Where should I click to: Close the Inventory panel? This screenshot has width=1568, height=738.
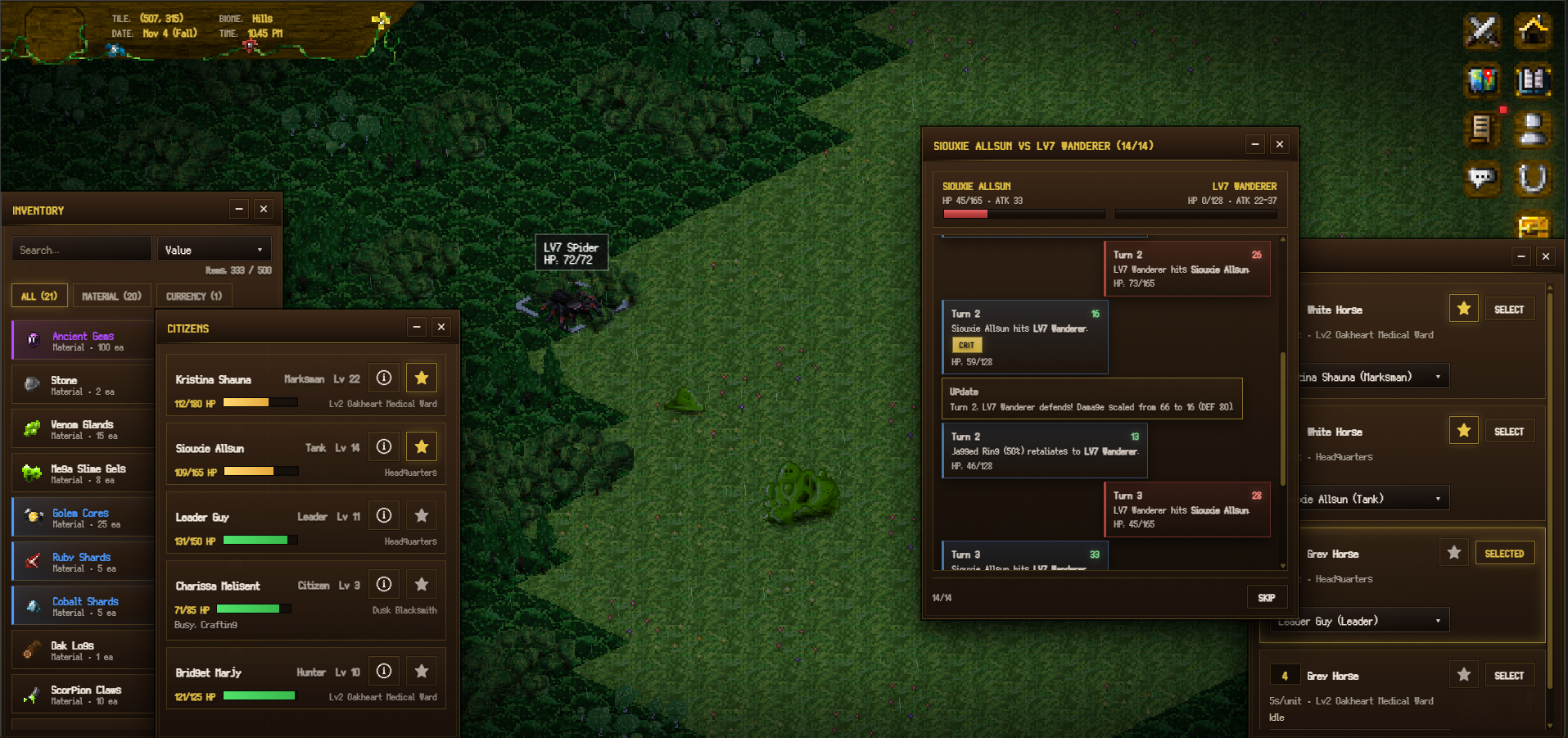(264, 210)
